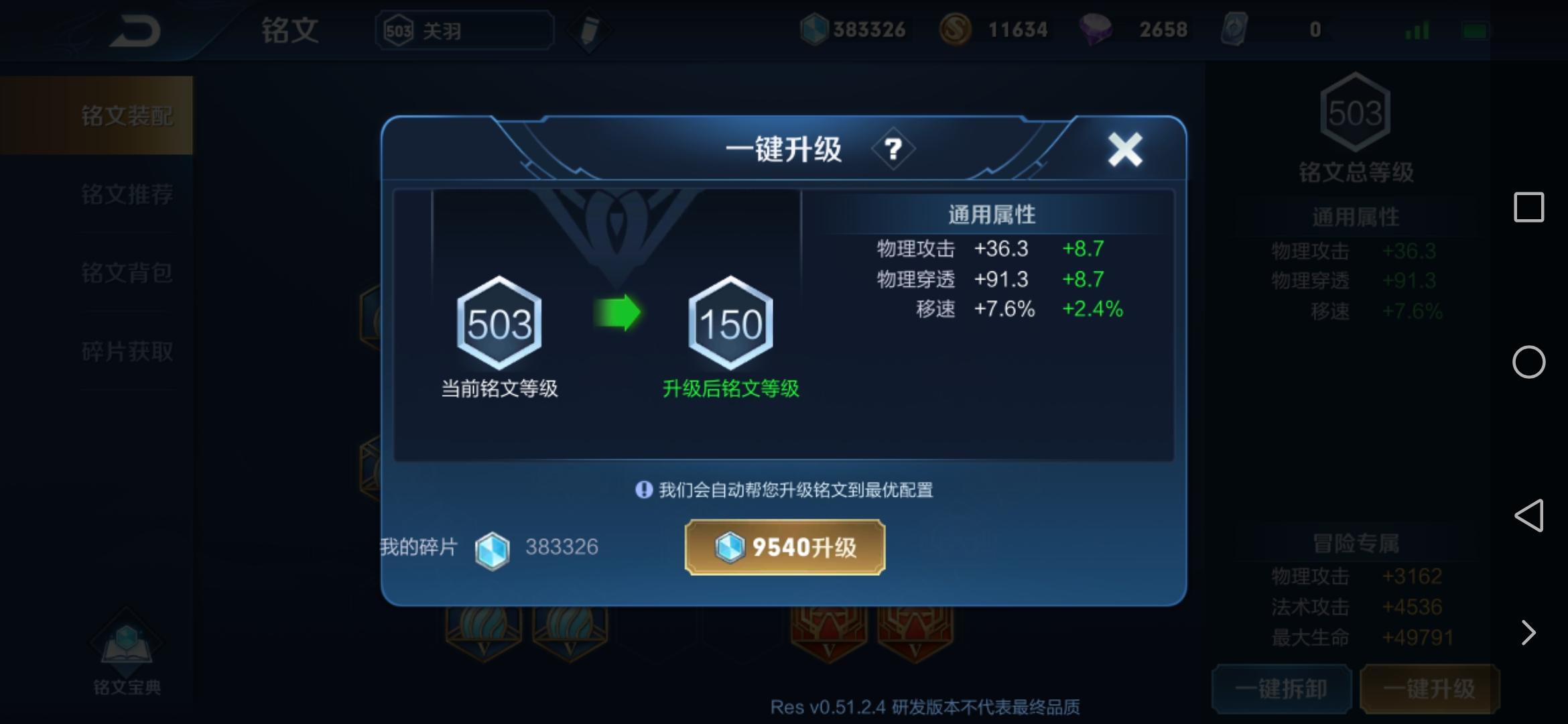Select the 碎片获取 sidebar entry
1568x724 pixels.
pyautogui.click(x=127, y=351)
